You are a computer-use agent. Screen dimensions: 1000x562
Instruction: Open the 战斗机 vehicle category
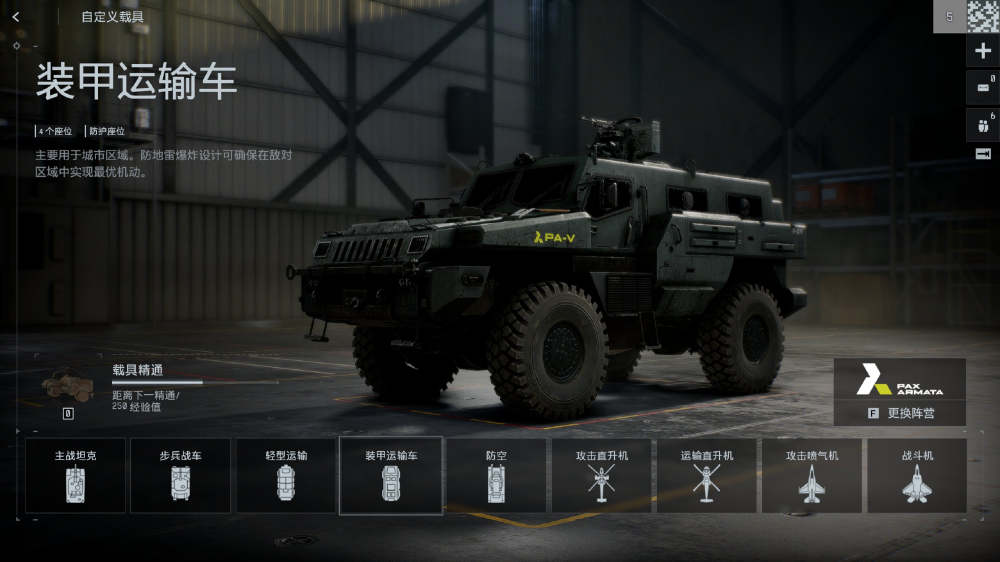pos(917,475)
